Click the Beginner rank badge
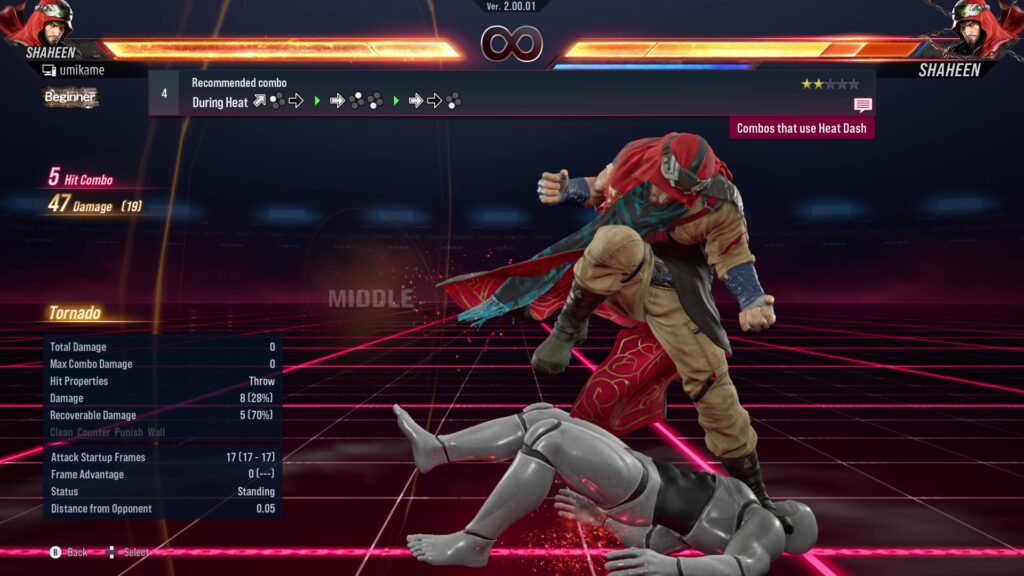Image resolution: width=1024 pixels, height=576 pixels. click(x=70, y=97)
